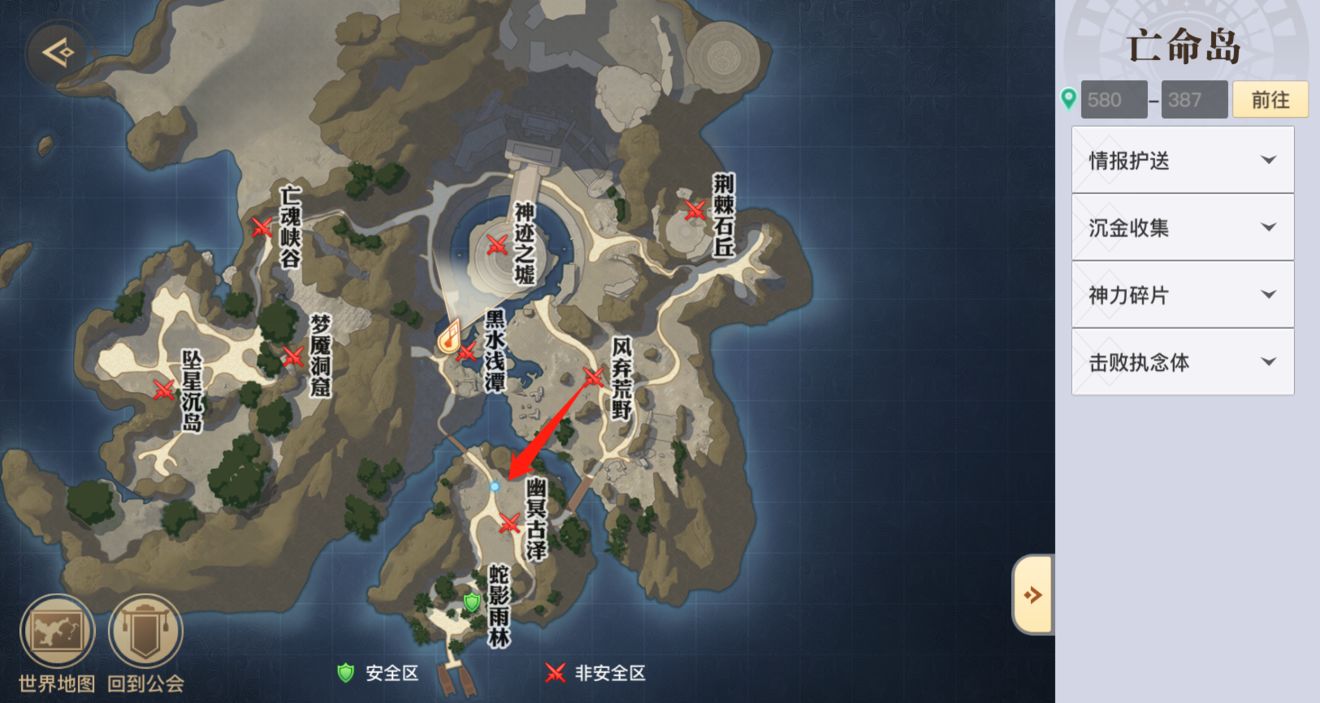Collapse the side panel with arrow tab
The width and height of the screenshot is (1320, 703).
pyautogui.click(x=1033, y=595)
